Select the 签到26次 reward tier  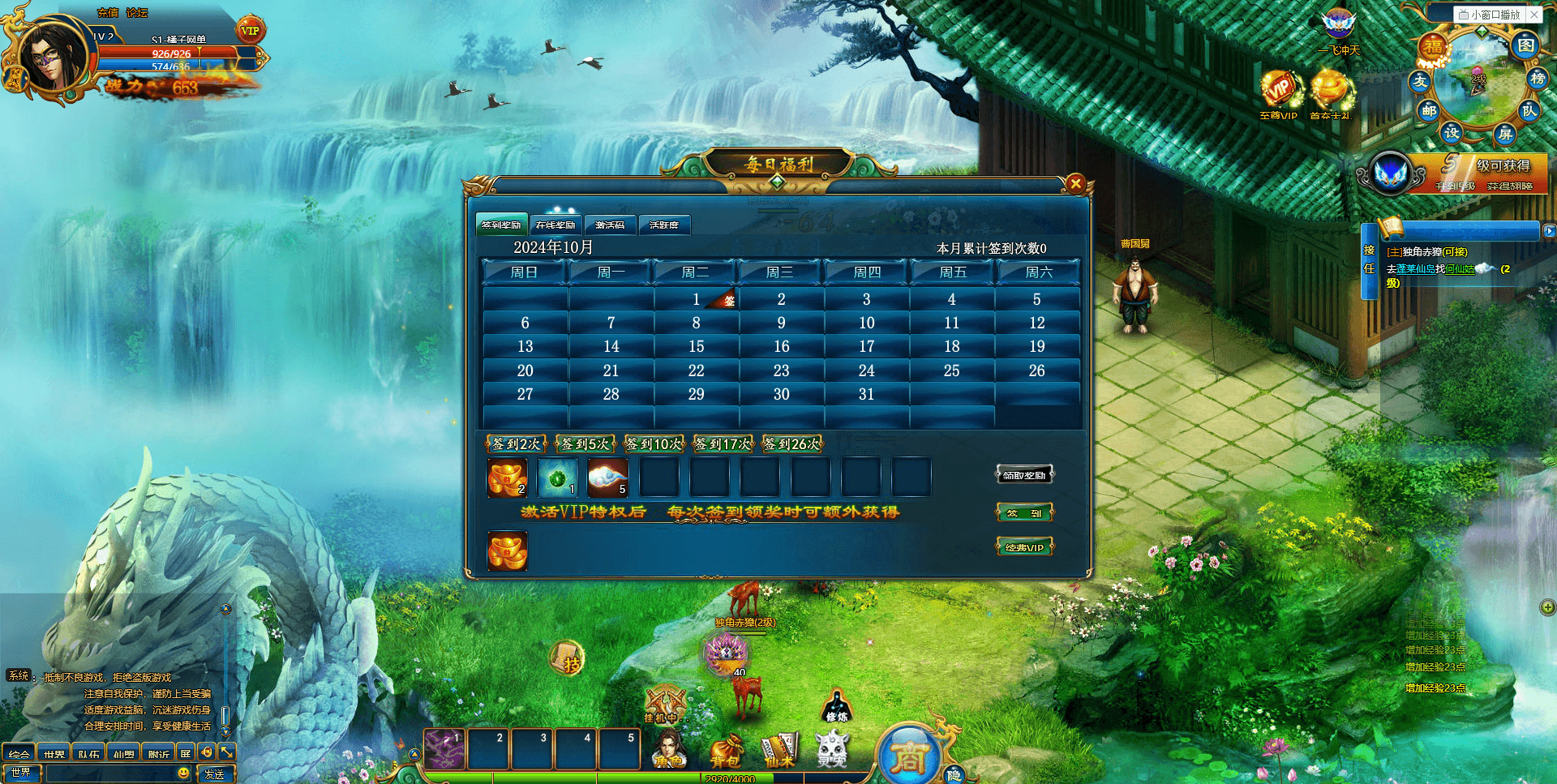792,443
